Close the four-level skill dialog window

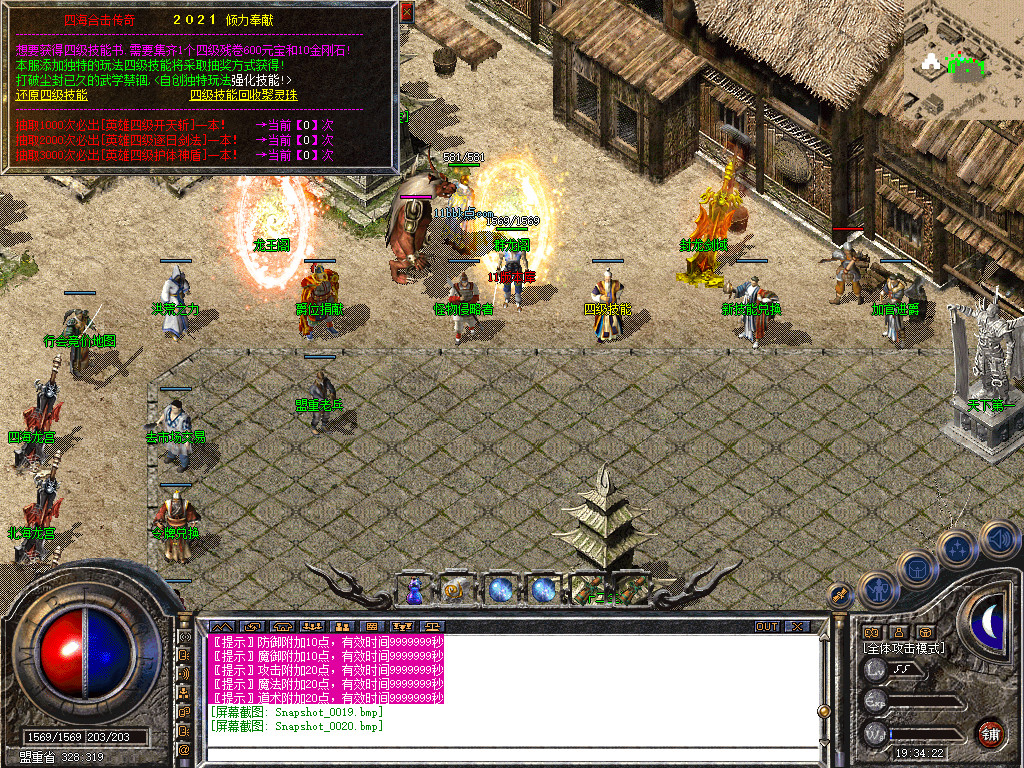tap(406, 12)
